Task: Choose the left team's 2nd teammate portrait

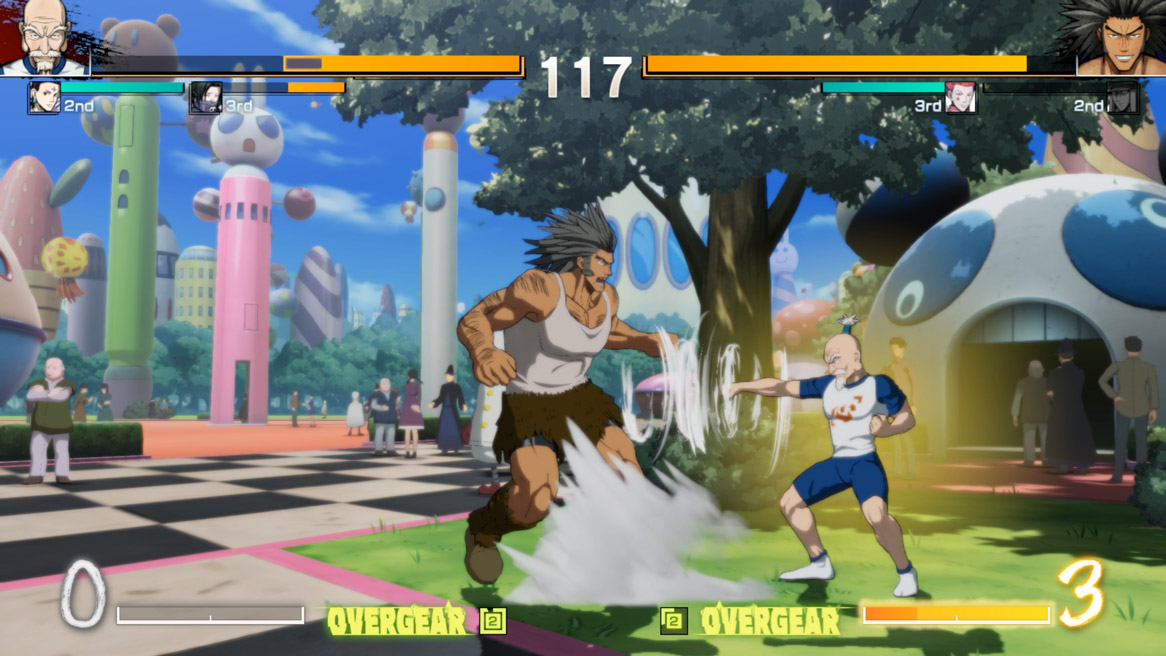Action: point(44,98)
